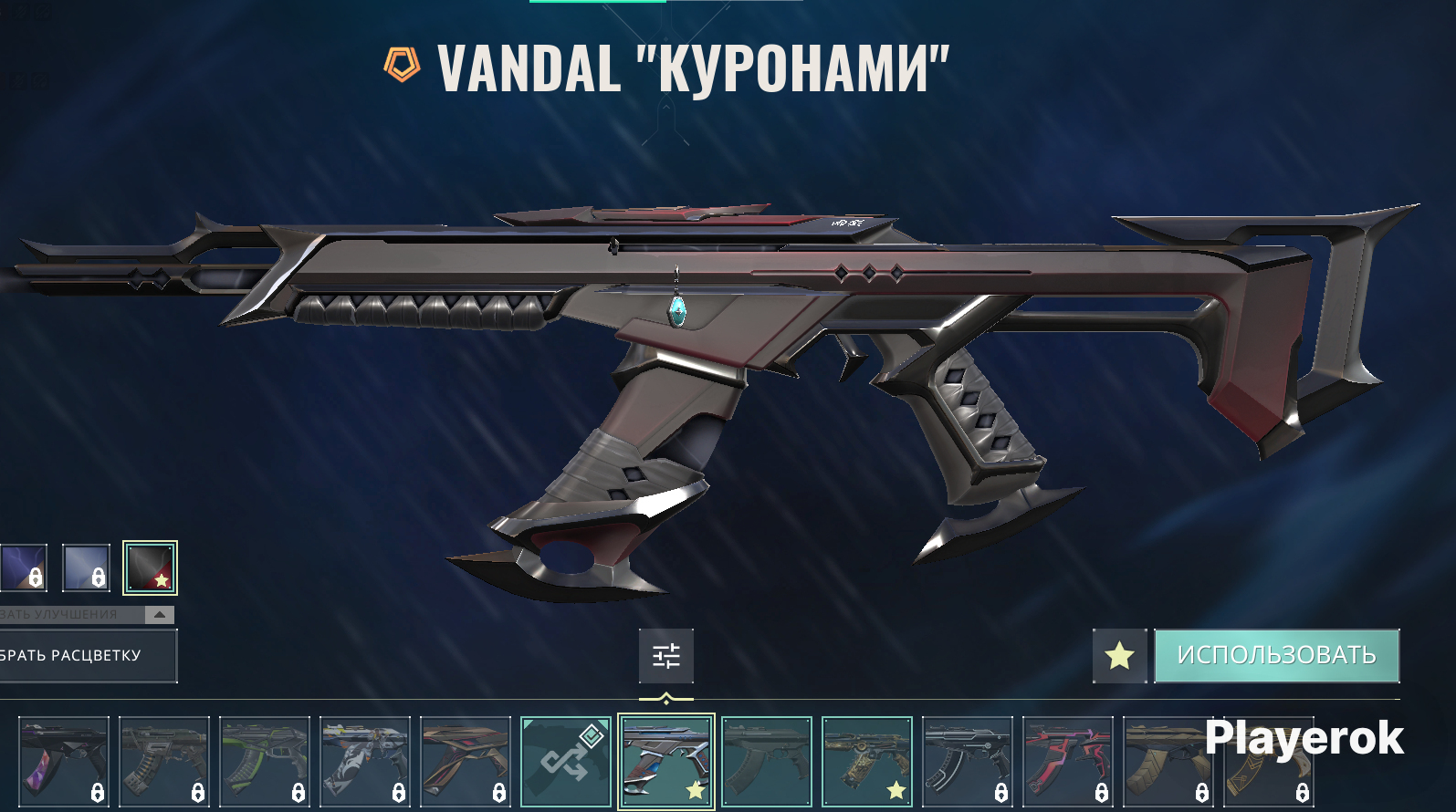Click the star icon on the selected variant swatch
Screen dimensions: 1456x812
162,578
